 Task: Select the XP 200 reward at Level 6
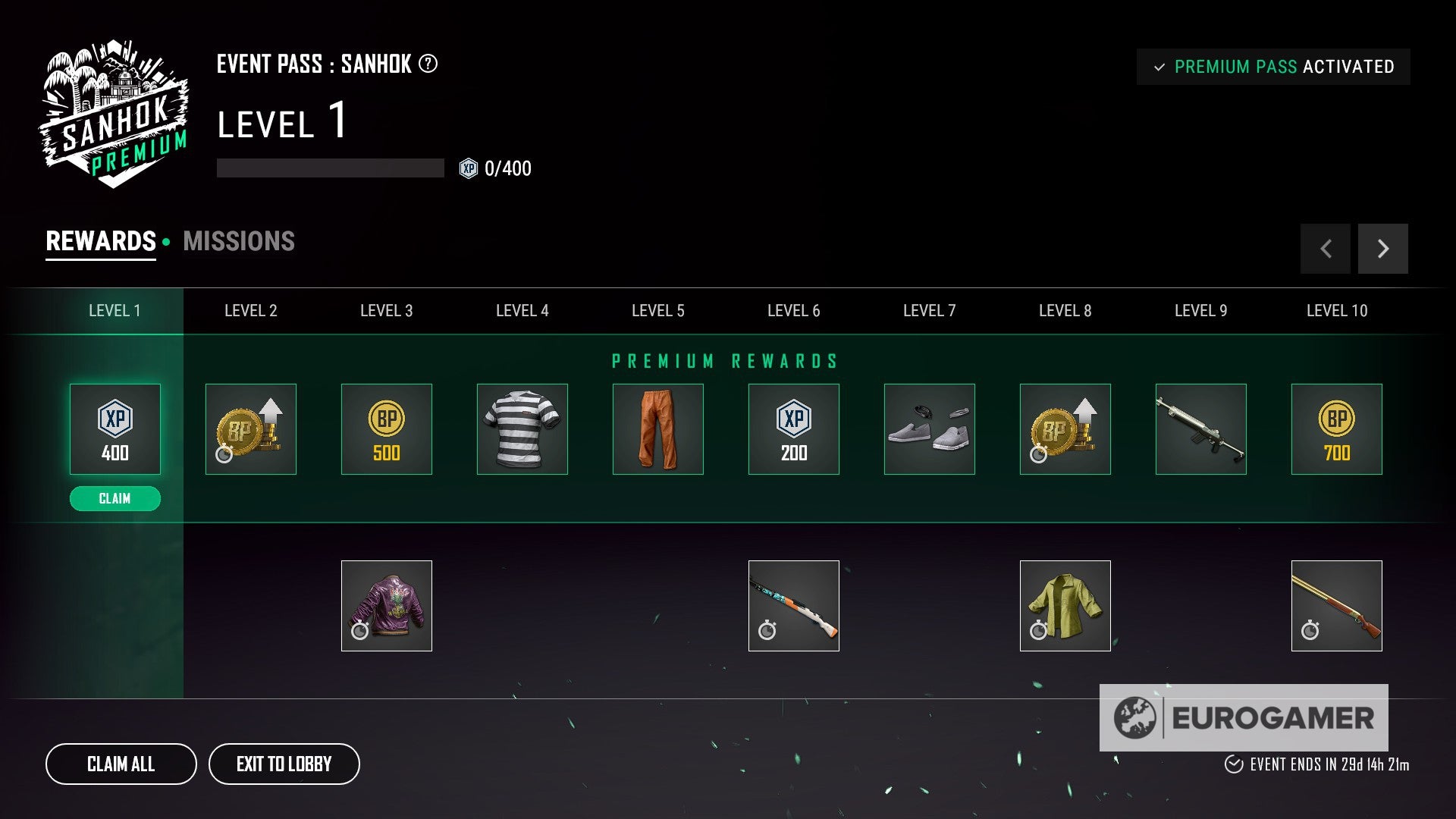coord(793,428)
